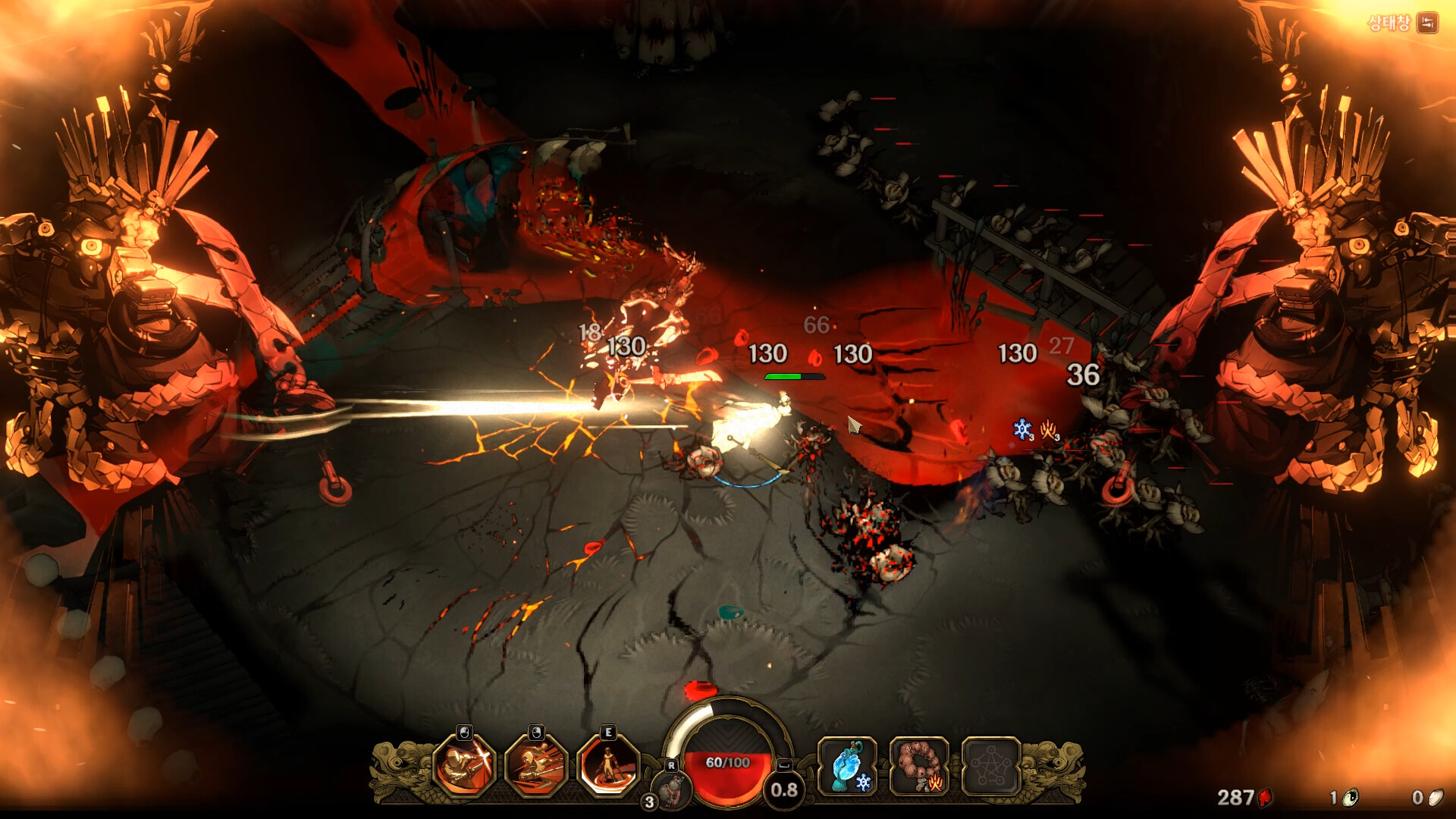The height and width of the screenshot is (819, 1456).
Task: Select the blue ice lantern relic slot
Action: (x=847, y=766)
